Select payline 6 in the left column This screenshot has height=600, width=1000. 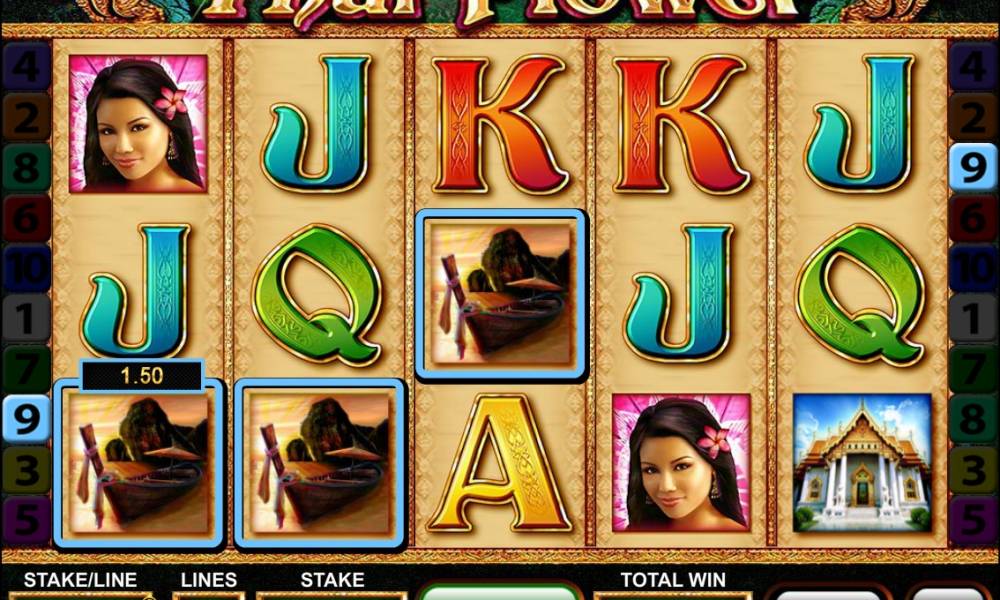click(x=25, y=216)
